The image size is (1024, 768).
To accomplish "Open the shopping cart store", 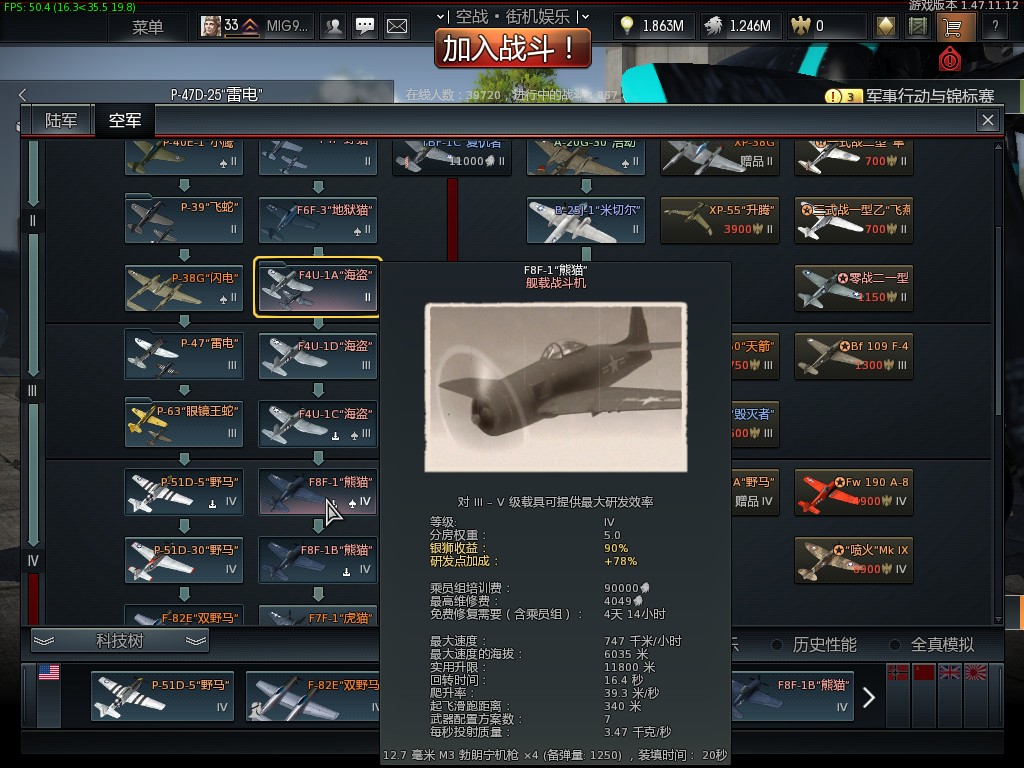I will click(950, 27).
